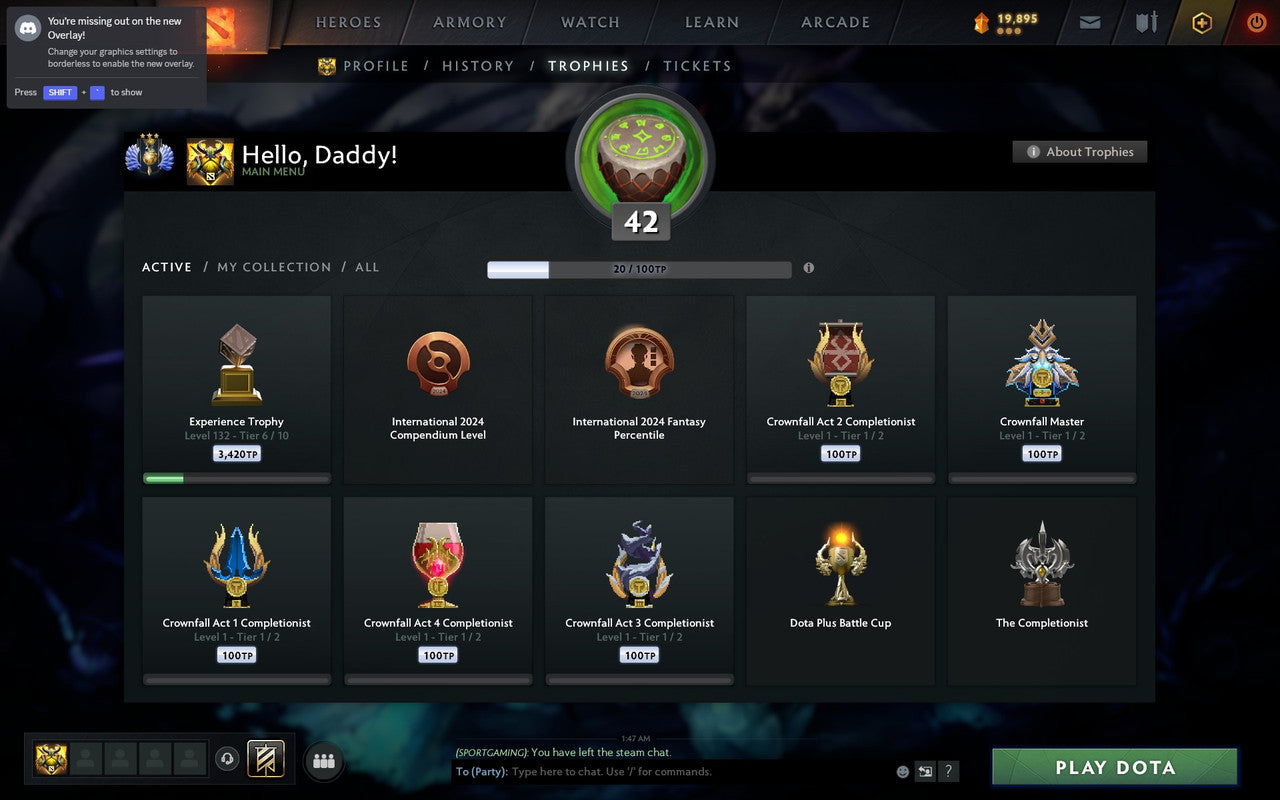This screenshot has width=1280, height=800.
Task: Open the Armory shield and sword icon
Action: point(1145,22)
